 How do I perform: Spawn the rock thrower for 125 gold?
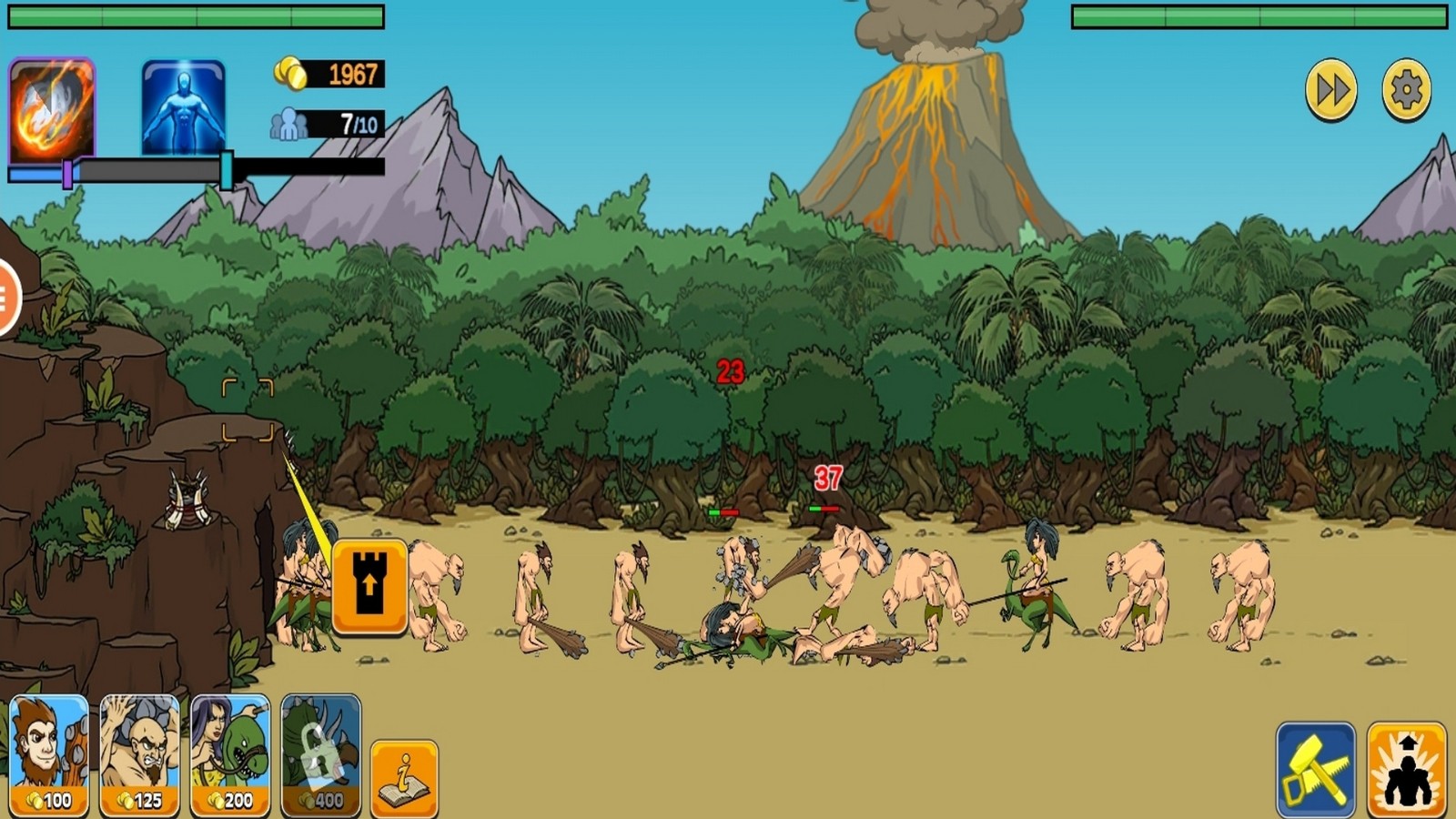pos(139,754)
